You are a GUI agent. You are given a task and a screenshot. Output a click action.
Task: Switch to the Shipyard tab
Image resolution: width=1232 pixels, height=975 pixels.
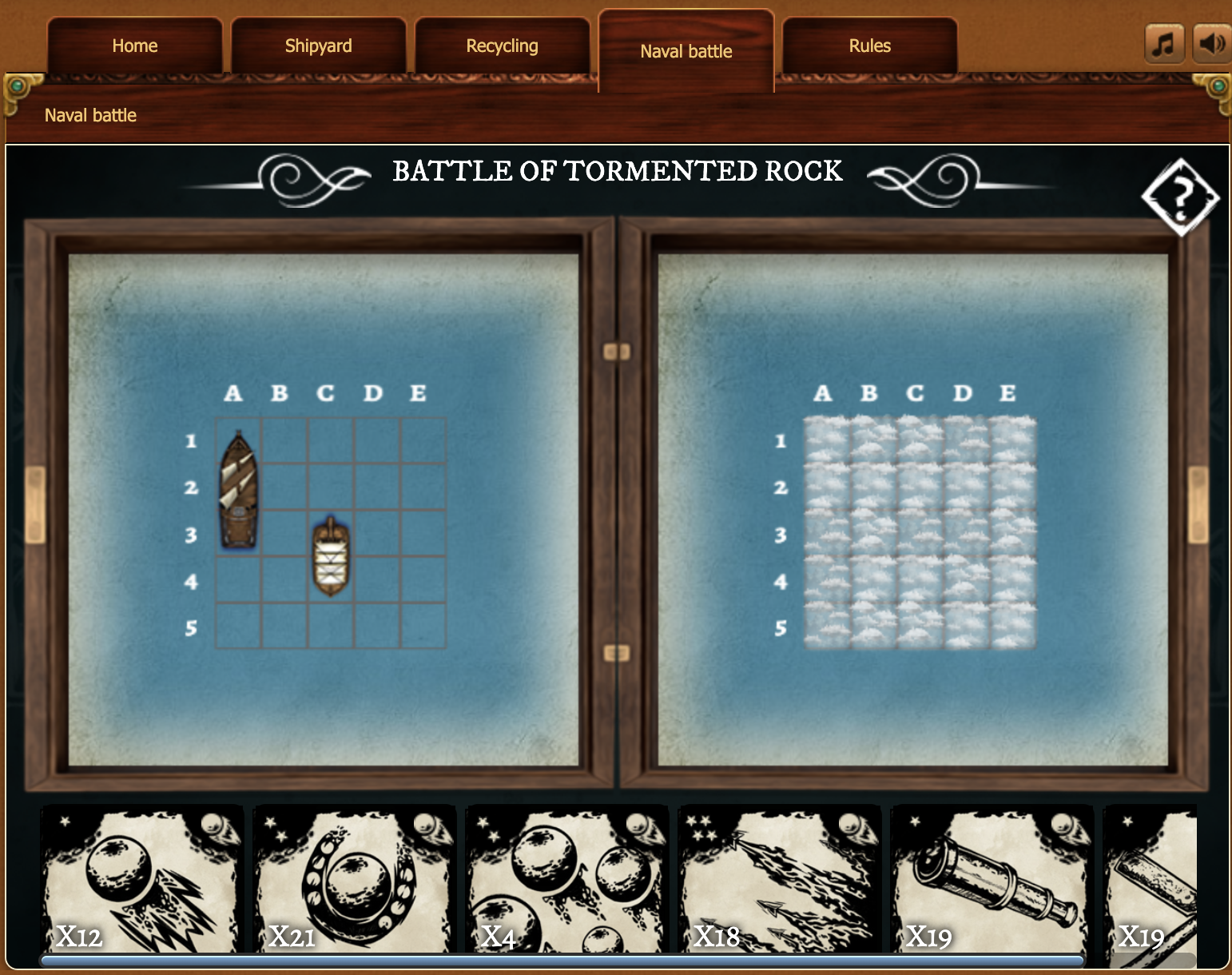[319, 46]
